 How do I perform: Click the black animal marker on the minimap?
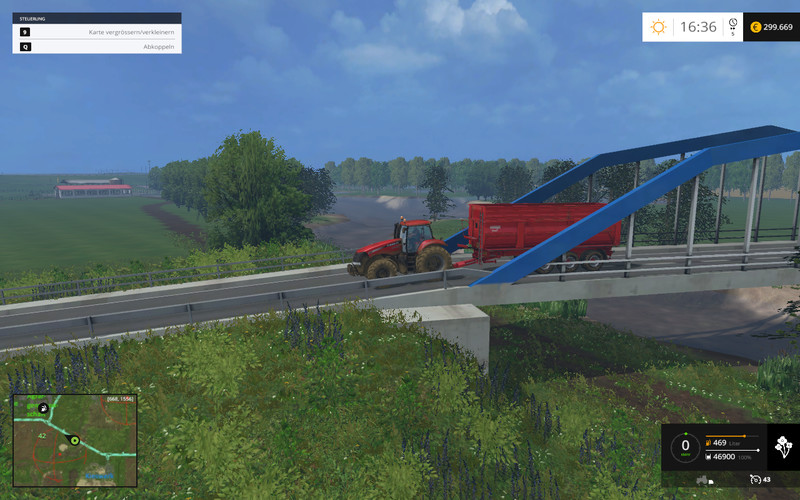44,408
